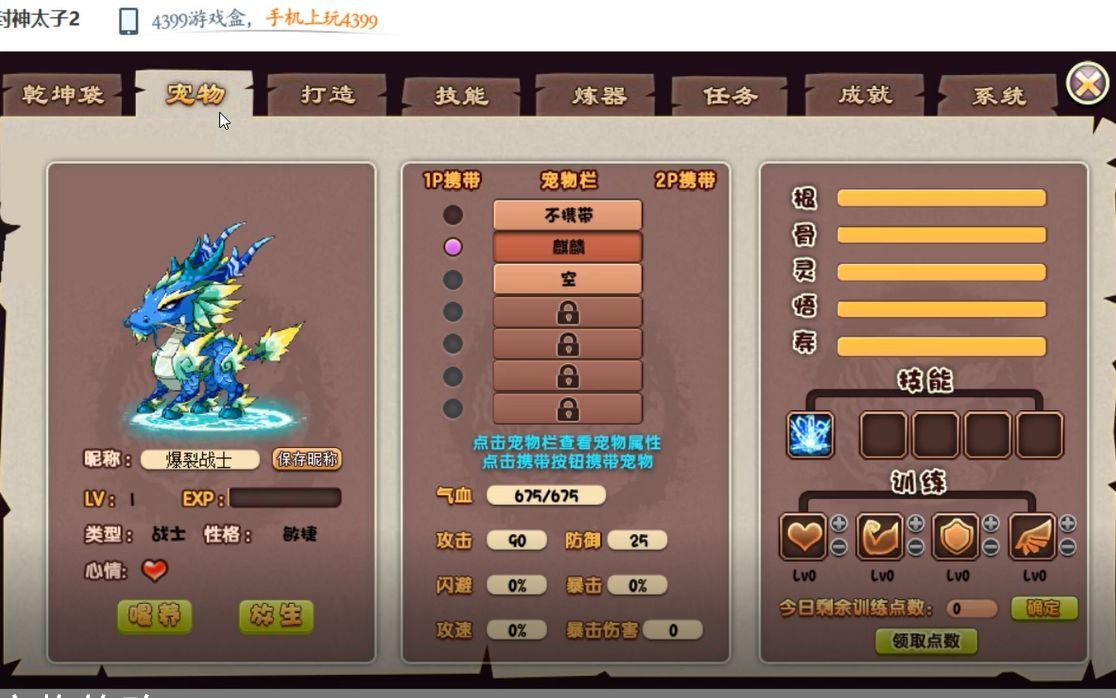
Task: Close the pet panel with the X
Action: (x=1087, y=84)
